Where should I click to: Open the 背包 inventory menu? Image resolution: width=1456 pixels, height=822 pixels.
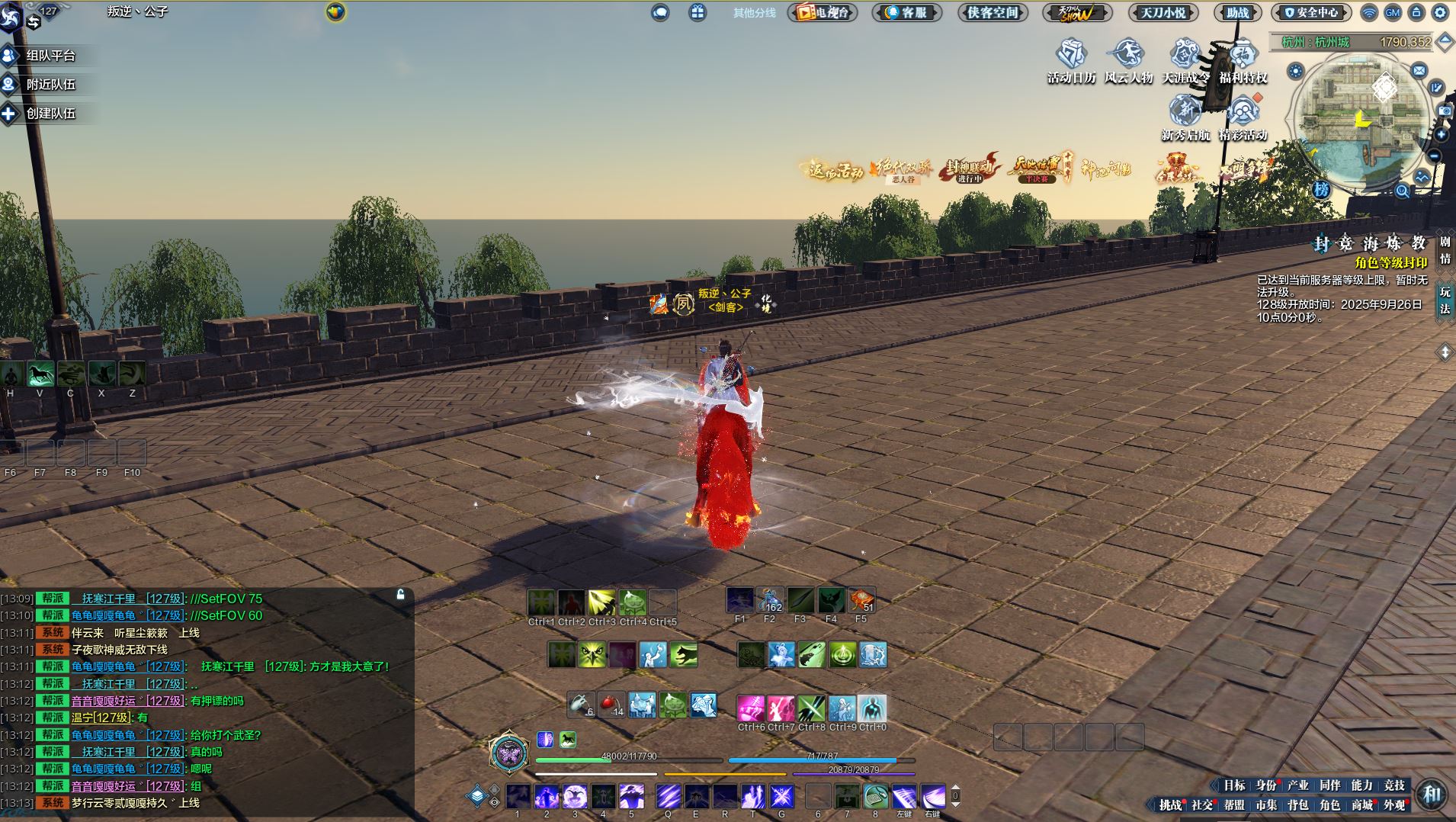[x=1297, y=805]
